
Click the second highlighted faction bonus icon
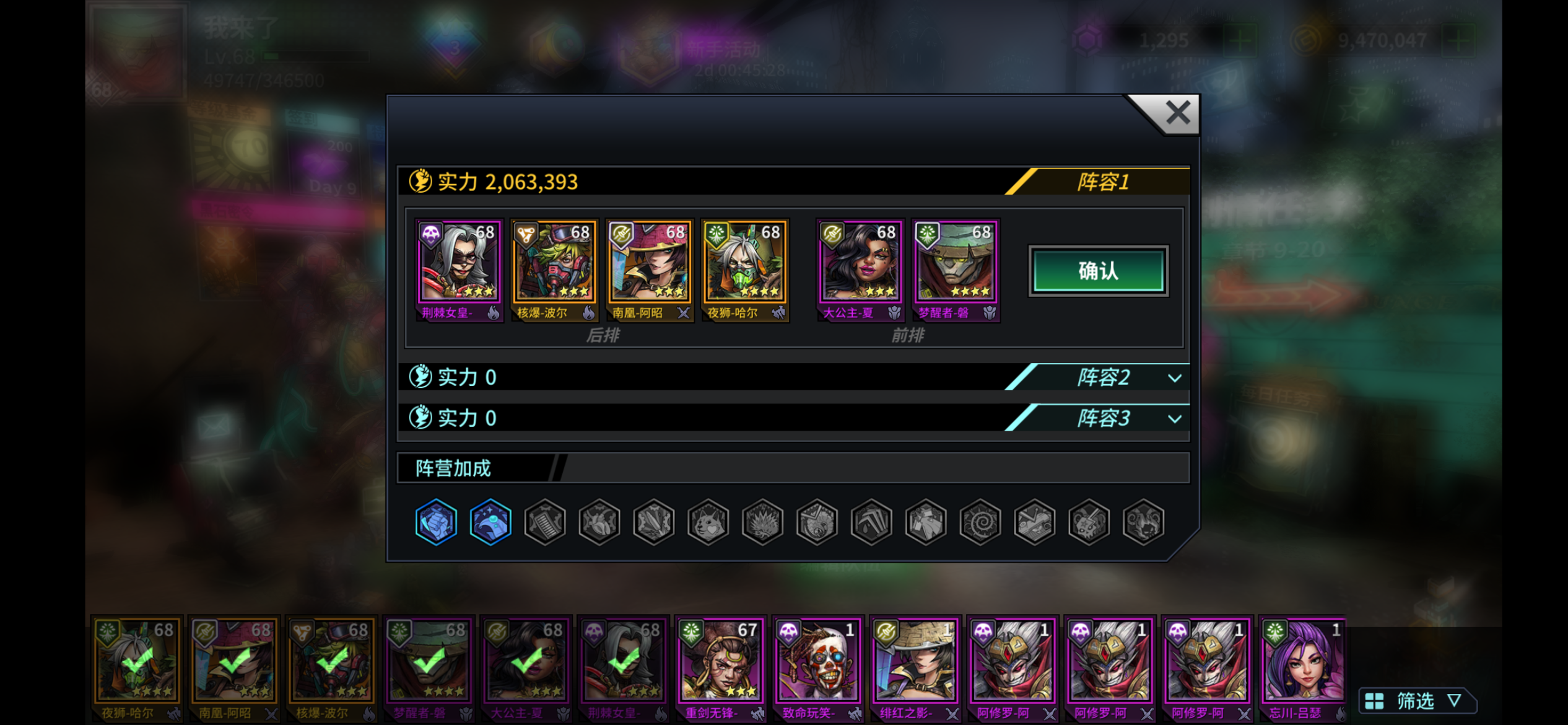490,522
